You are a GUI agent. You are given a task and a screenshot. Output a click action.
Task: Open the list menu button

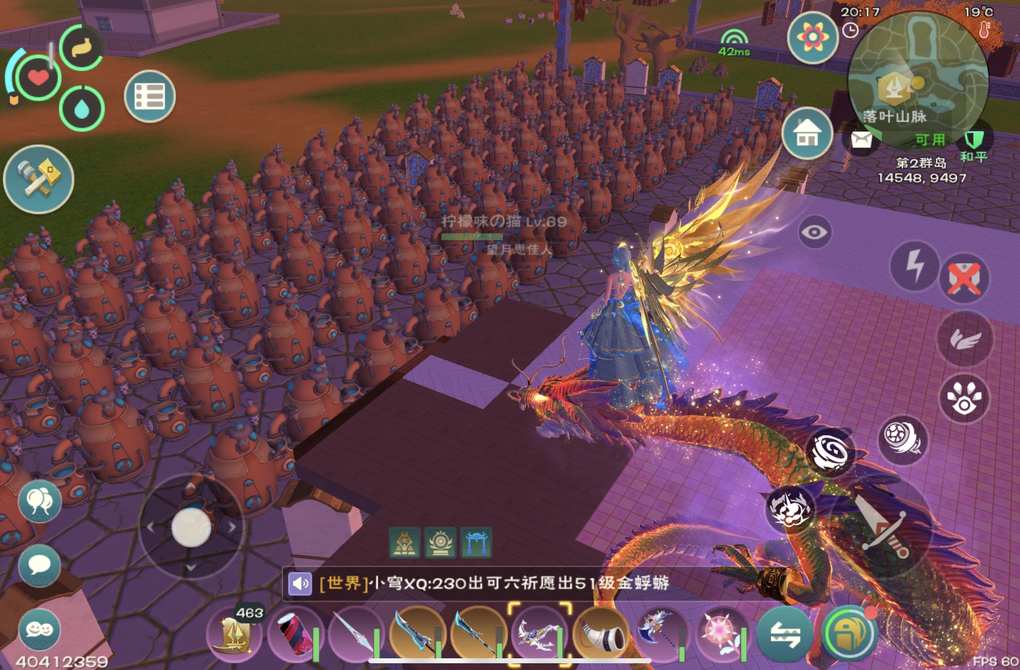coord(150,97)
